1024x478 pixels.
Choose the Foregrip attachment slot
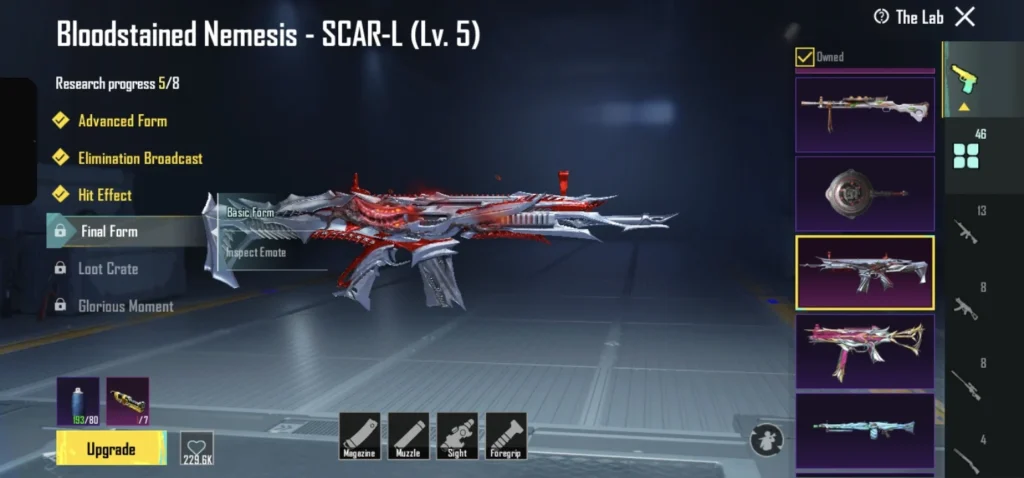[x=506, y=436]
